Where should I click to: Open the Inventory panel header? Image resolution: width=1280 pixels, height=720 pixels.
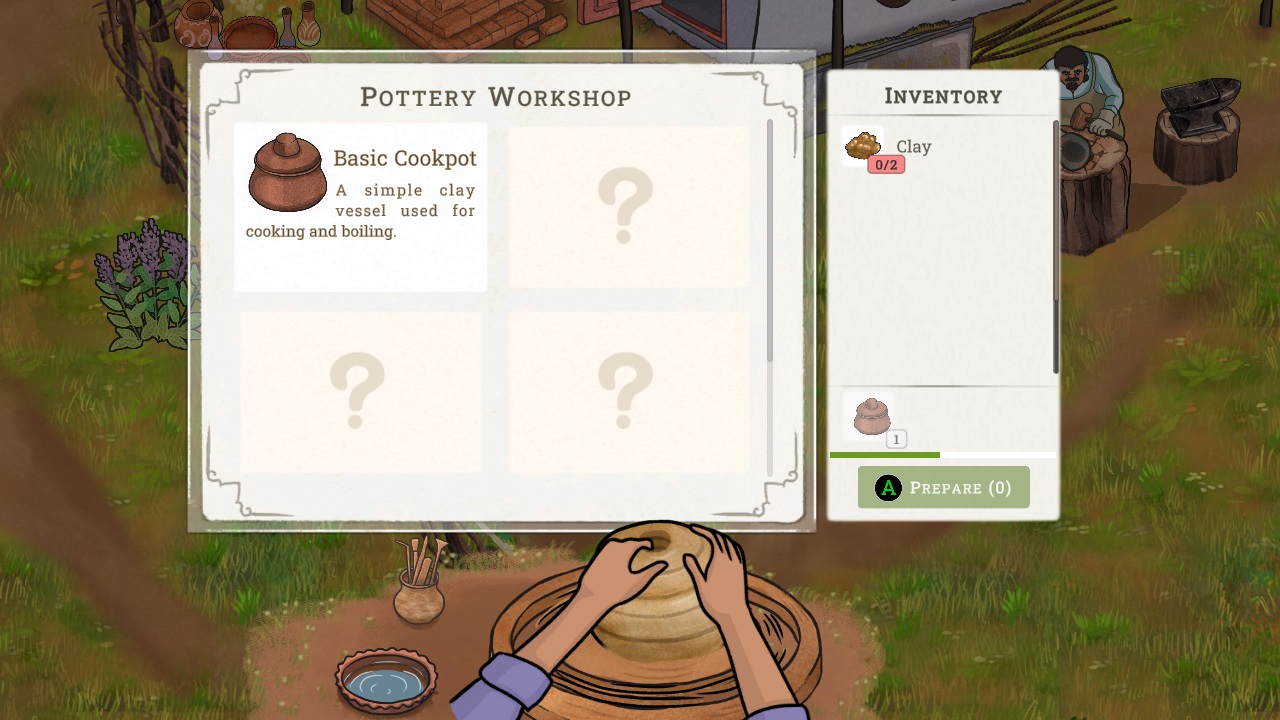(942, 95)
